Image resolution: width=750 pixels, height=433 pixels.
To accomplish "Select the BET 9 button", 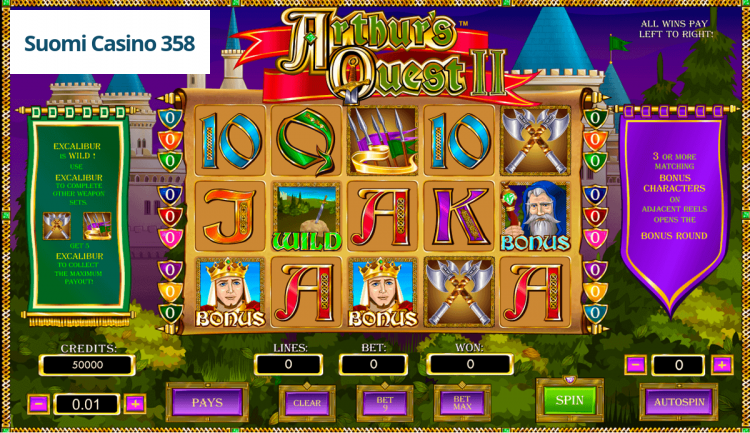I will pyautogui.click(x=384, y=403).
